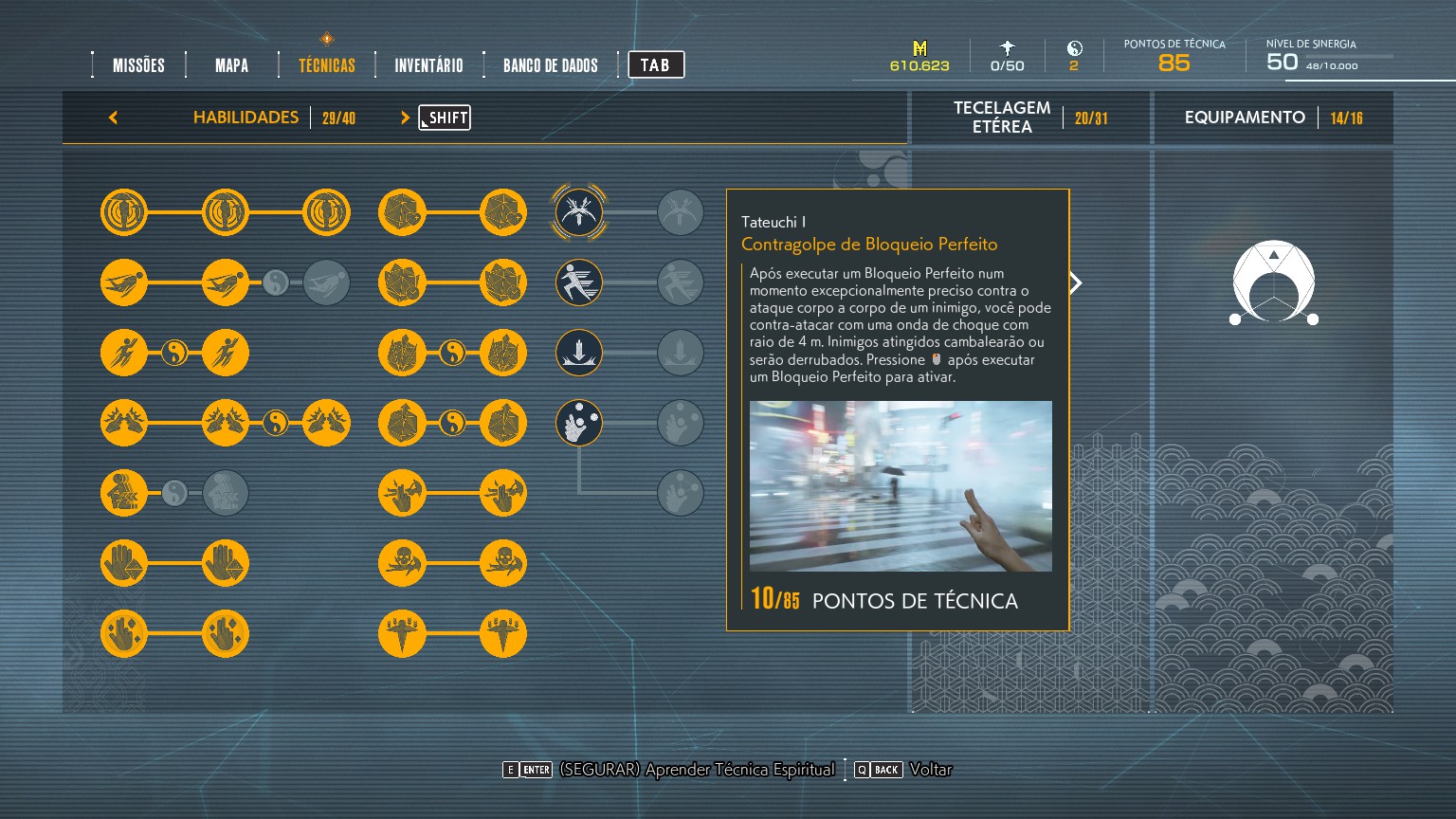Viewport: 1456px width, 819px height.
Task: Select the locked Tateuchi II skill node
Action: pyautogui.click(x=680, y=212)
